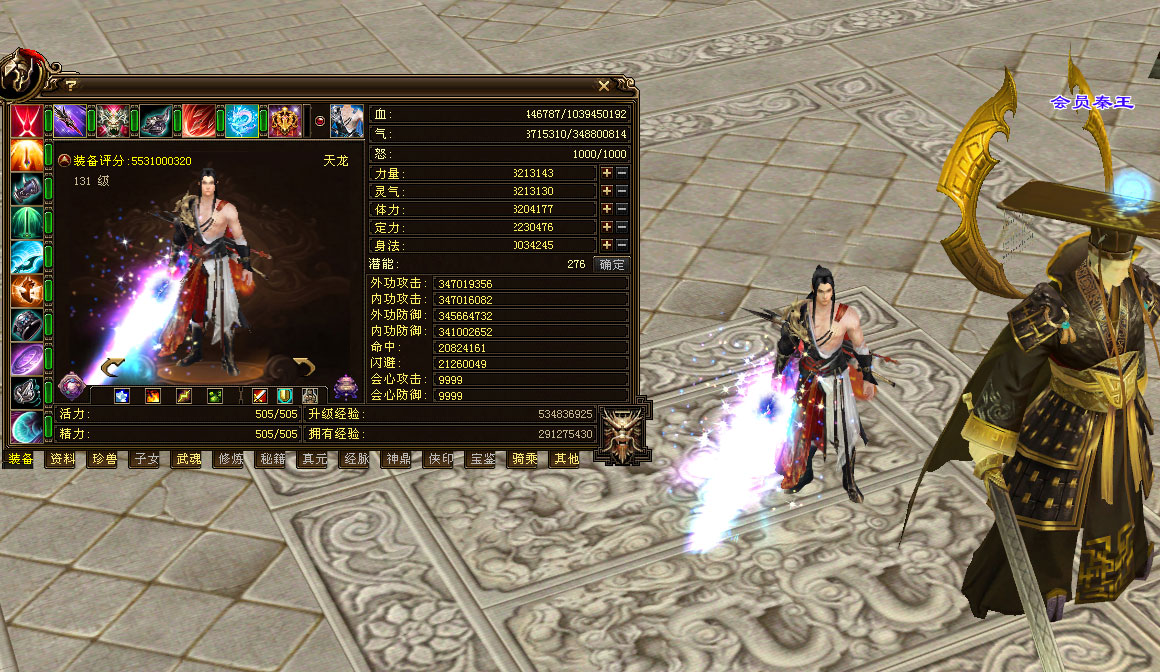Close the character equipment window

tap(604, 86)
